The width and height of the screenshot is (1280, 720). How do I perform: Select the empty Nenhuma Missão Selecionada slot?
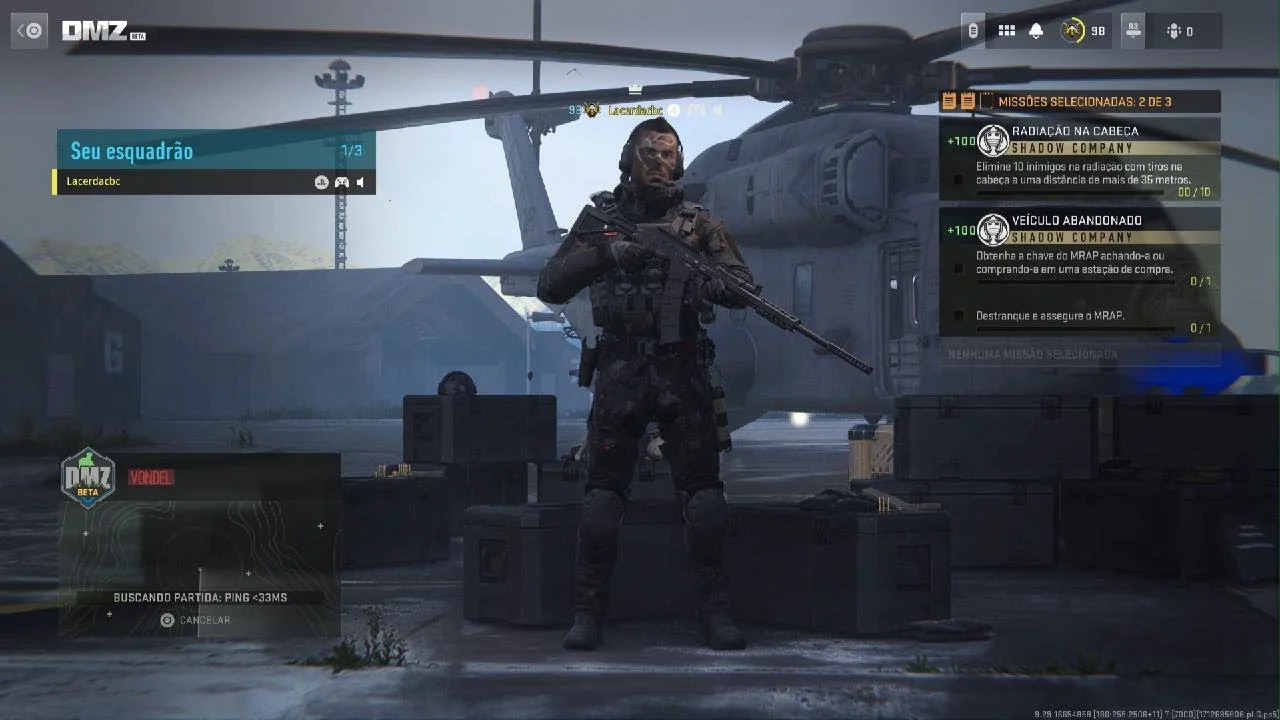(1079, 354)
